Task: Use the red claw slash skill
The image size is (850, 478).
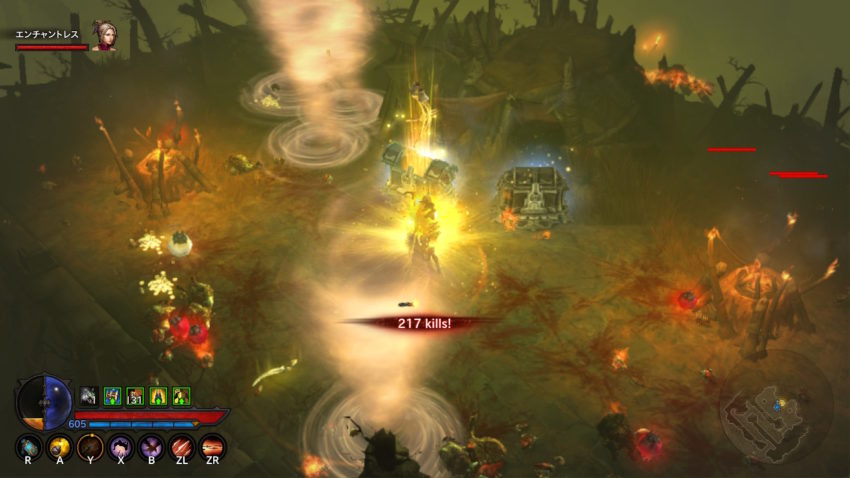Action: click(x=182, y=446)
